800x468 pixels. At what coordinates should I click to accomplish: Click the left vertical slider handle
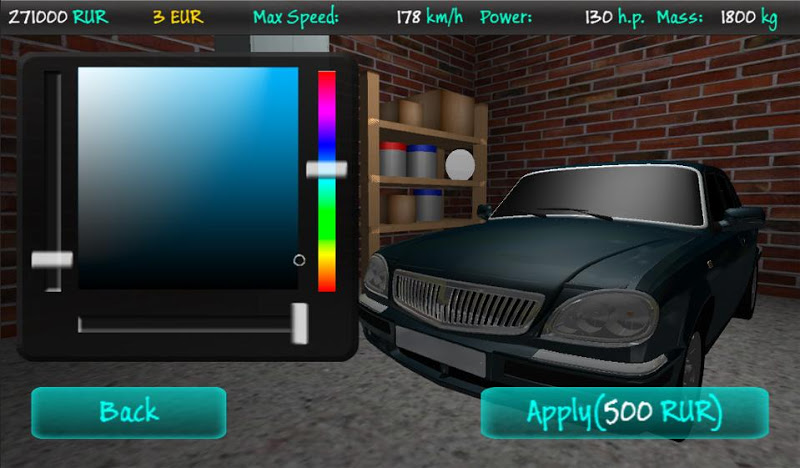click(52, 260)
